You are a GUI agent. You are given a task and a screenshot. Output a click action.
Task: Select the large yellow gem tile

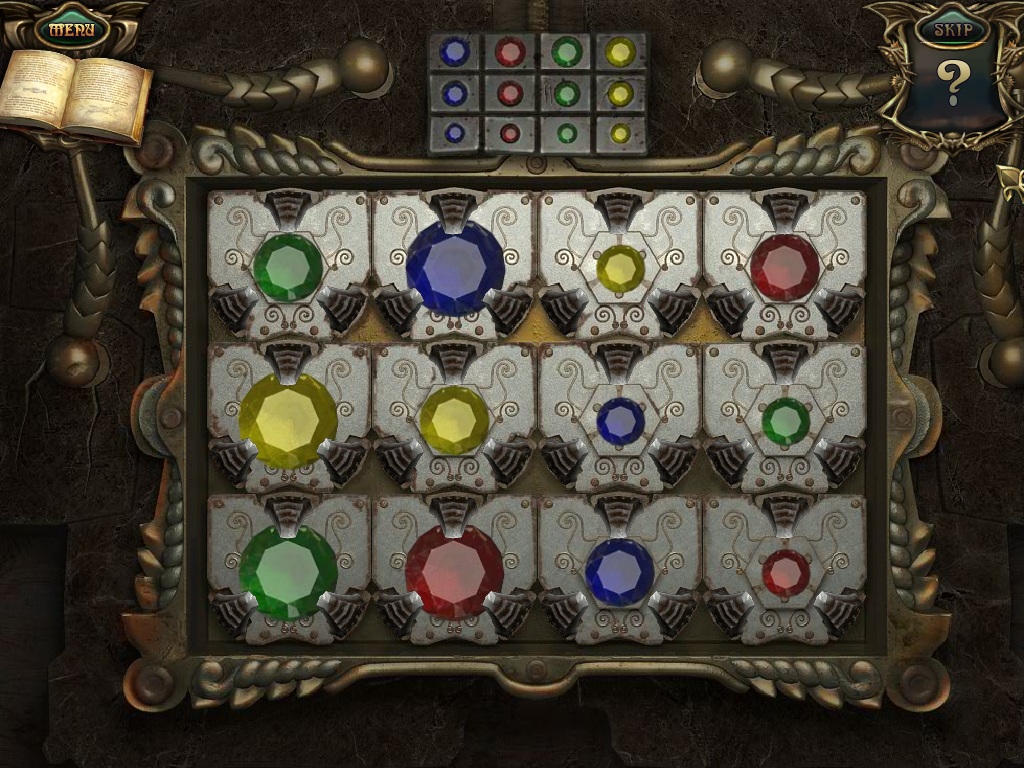pyautogui.click(x=288, y=421)
